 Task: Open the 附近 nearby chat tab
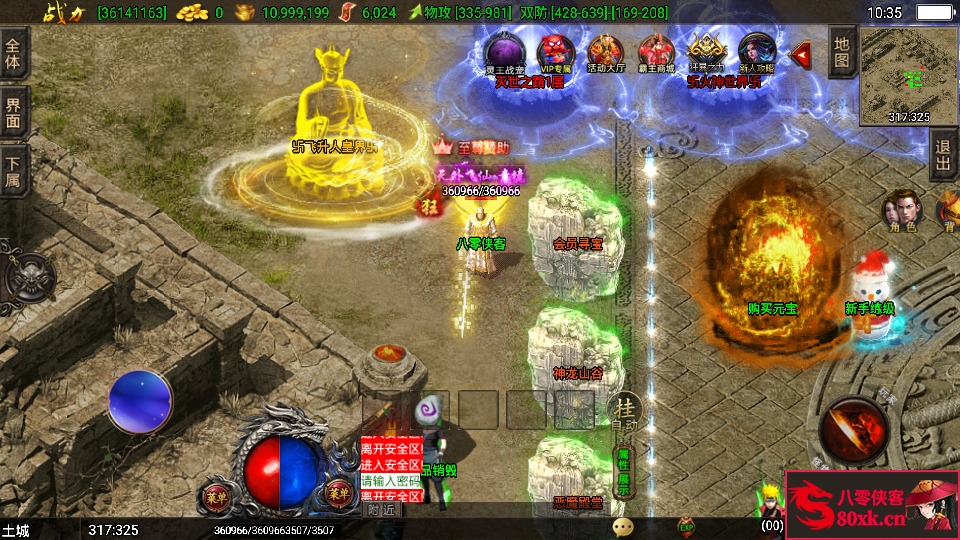pos(381,509)
